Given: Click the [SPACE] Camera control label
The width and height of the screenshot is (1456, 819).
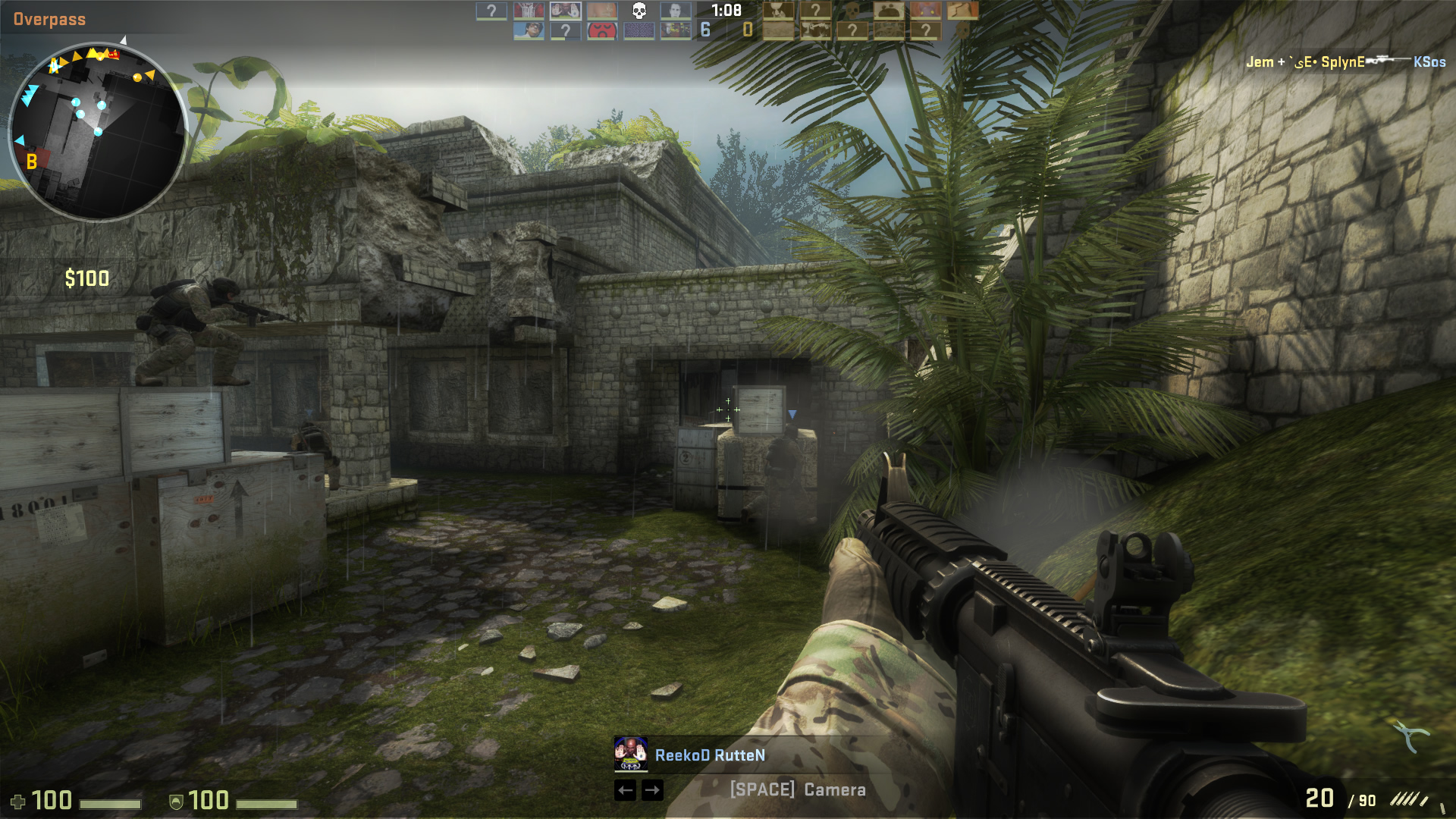Looking at the screenshot, I should pyautogui.click(x=797, y=790).
